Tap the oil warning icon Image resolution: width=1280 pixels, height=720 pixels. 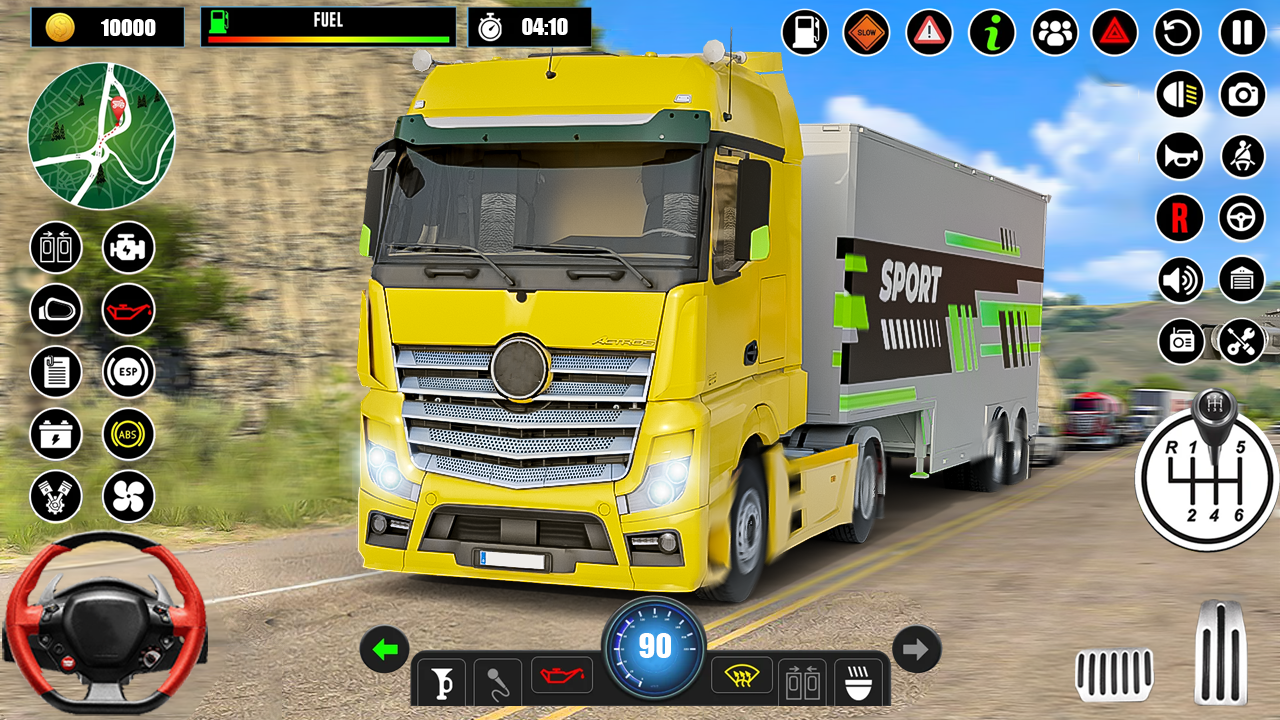coord(128,310)
